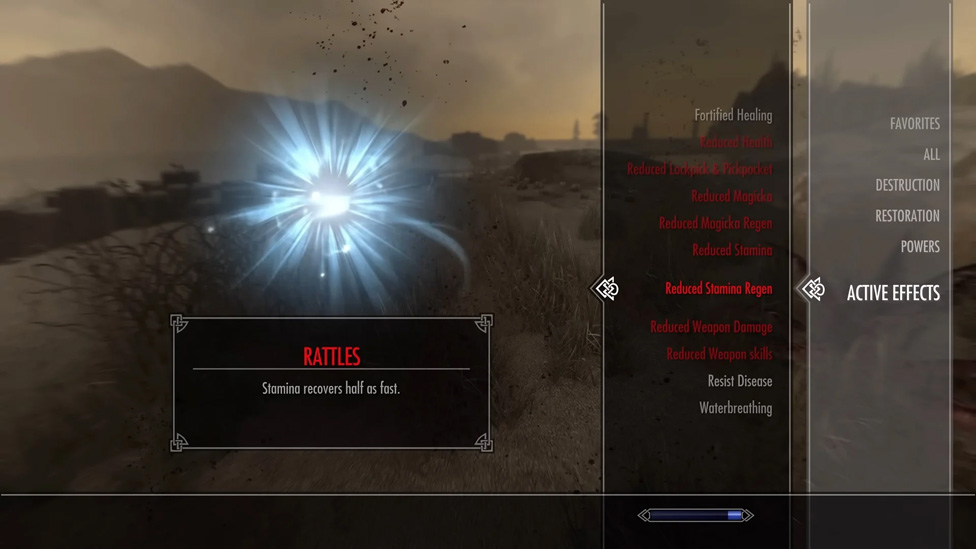Switch to the All spells category
The height and width of the screenshot is (549, 976).
[x=931, y=155]
